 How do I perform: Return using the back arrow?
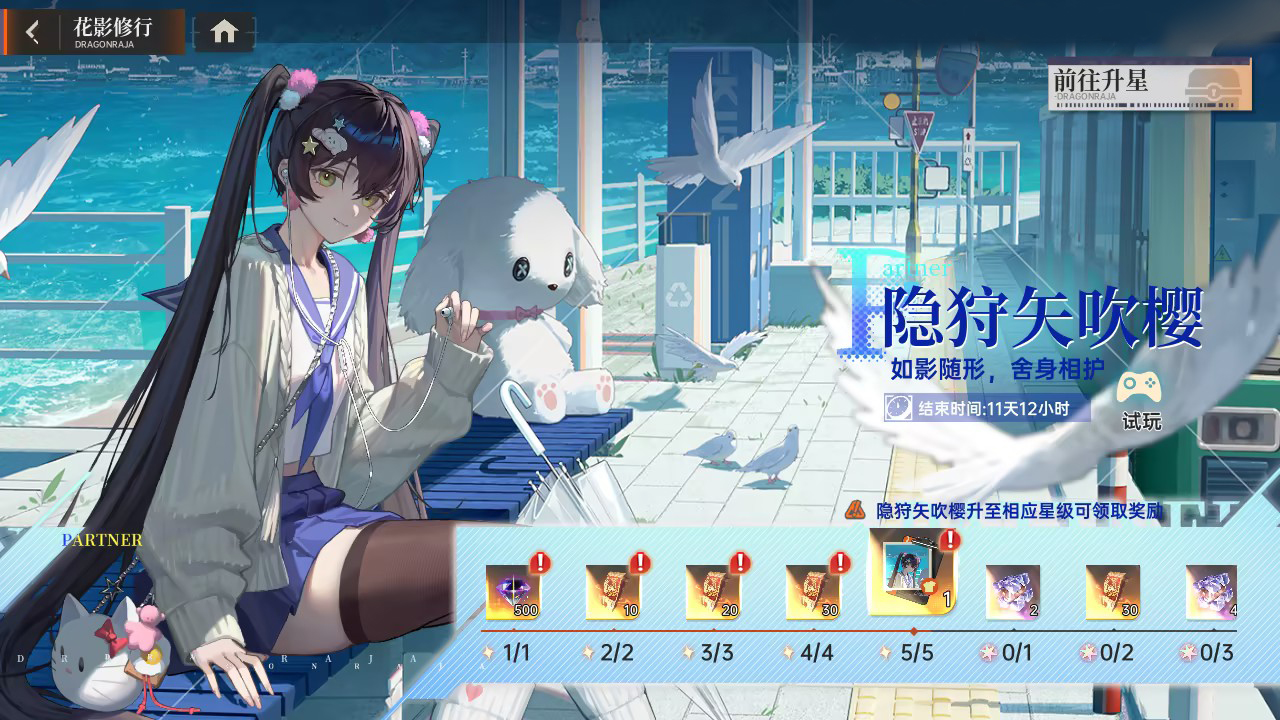pyautogui.click(x=33, y=30)
